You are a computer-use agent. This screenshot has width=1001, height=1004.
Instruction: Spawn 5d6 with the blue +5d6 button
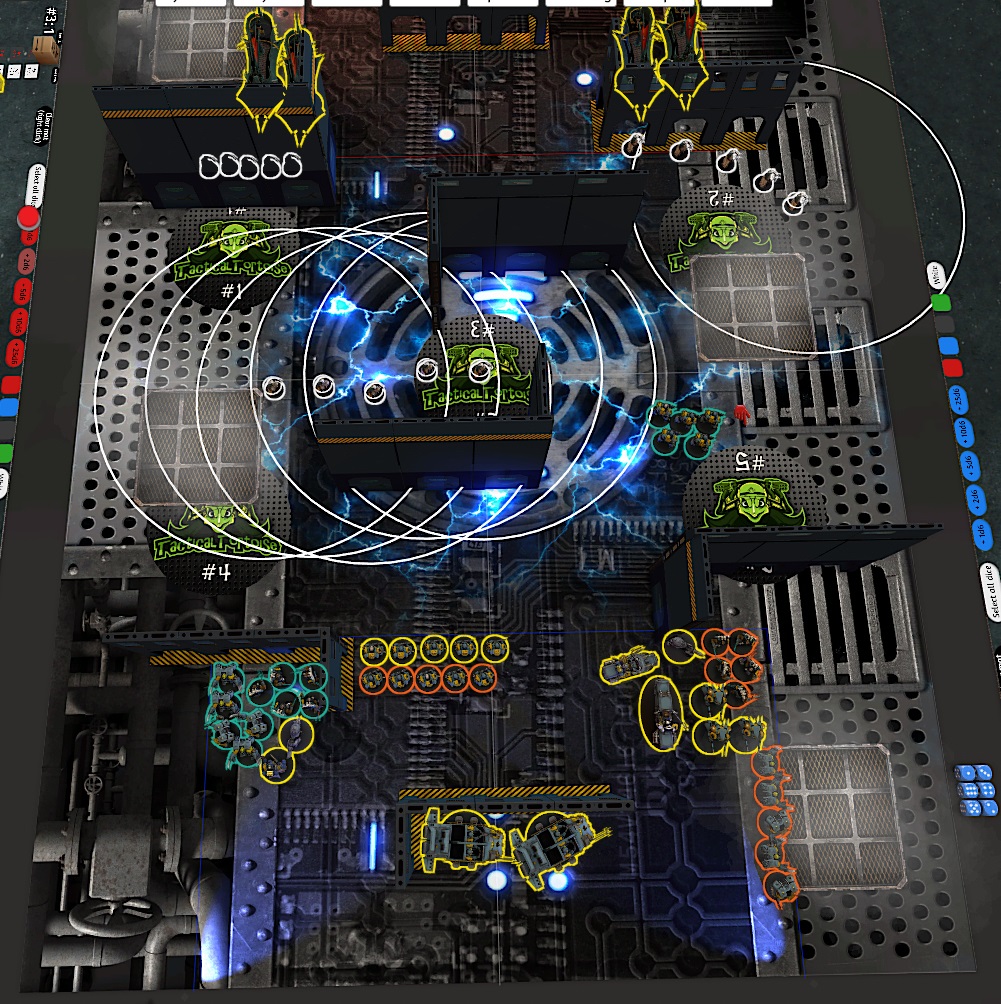970,464
